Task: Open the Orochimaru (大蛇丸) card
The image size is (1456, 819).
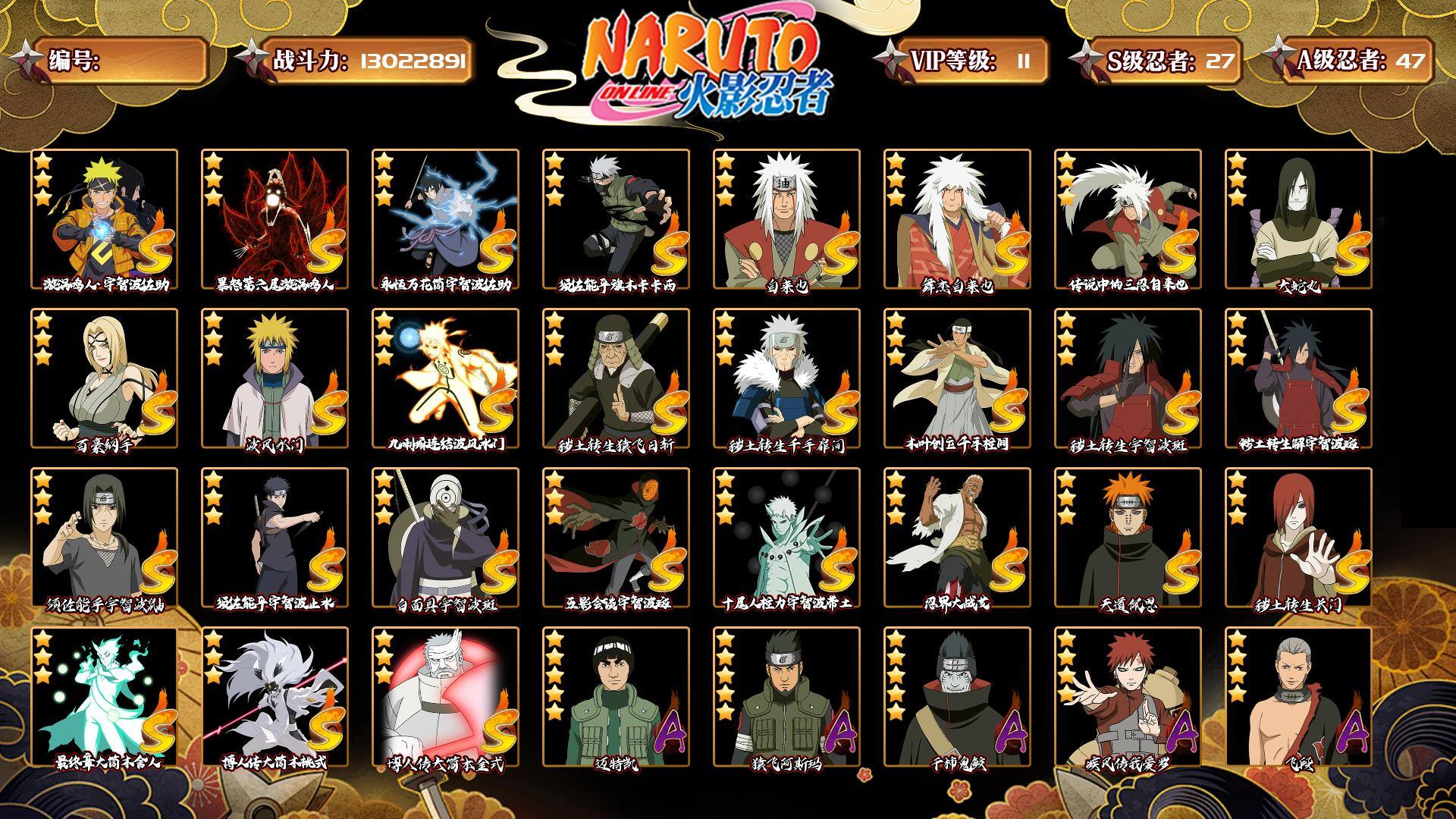Action: pos(1298,219)
